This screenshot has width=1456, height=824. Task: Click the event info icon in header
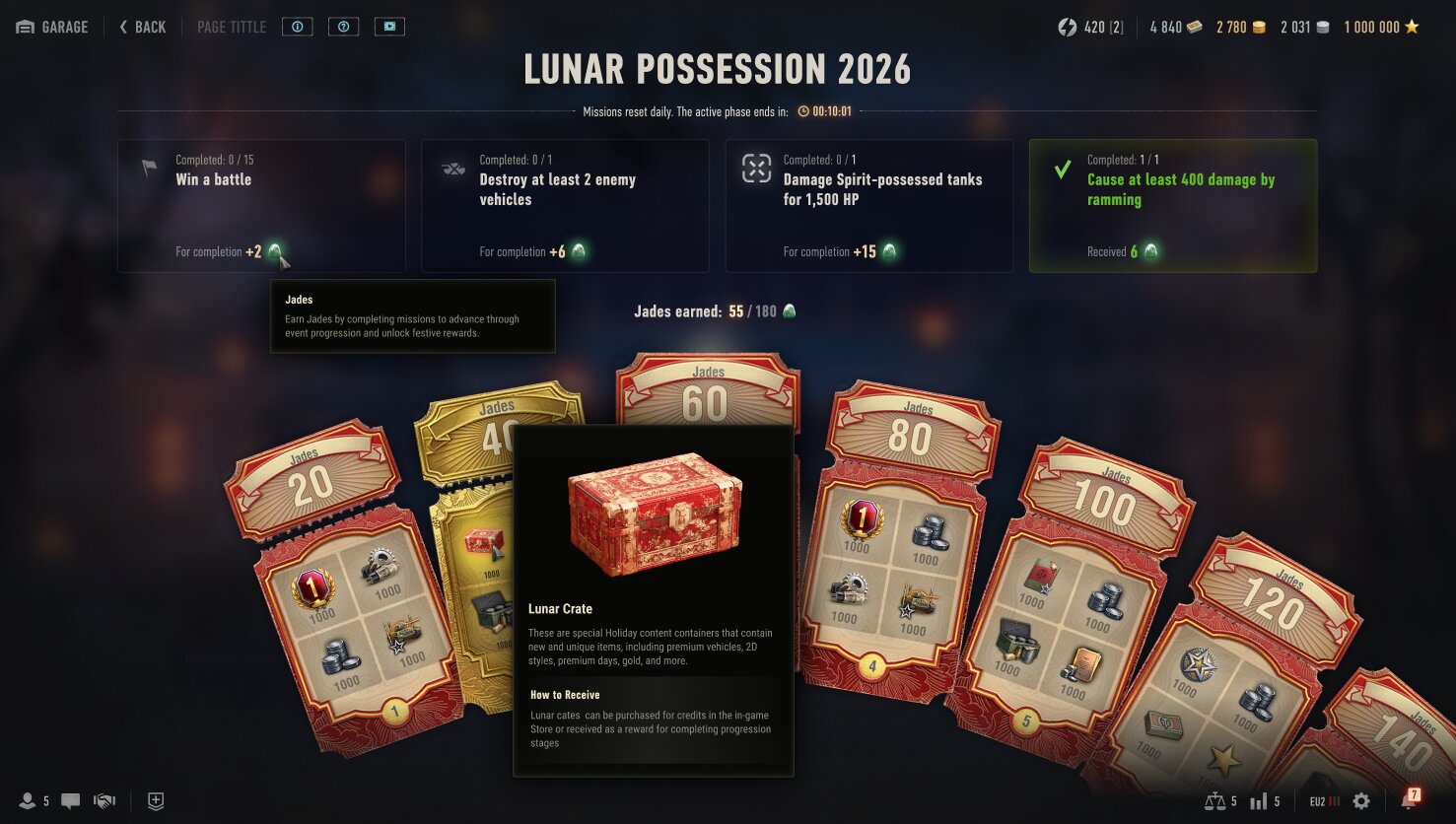tap(297, 27)
